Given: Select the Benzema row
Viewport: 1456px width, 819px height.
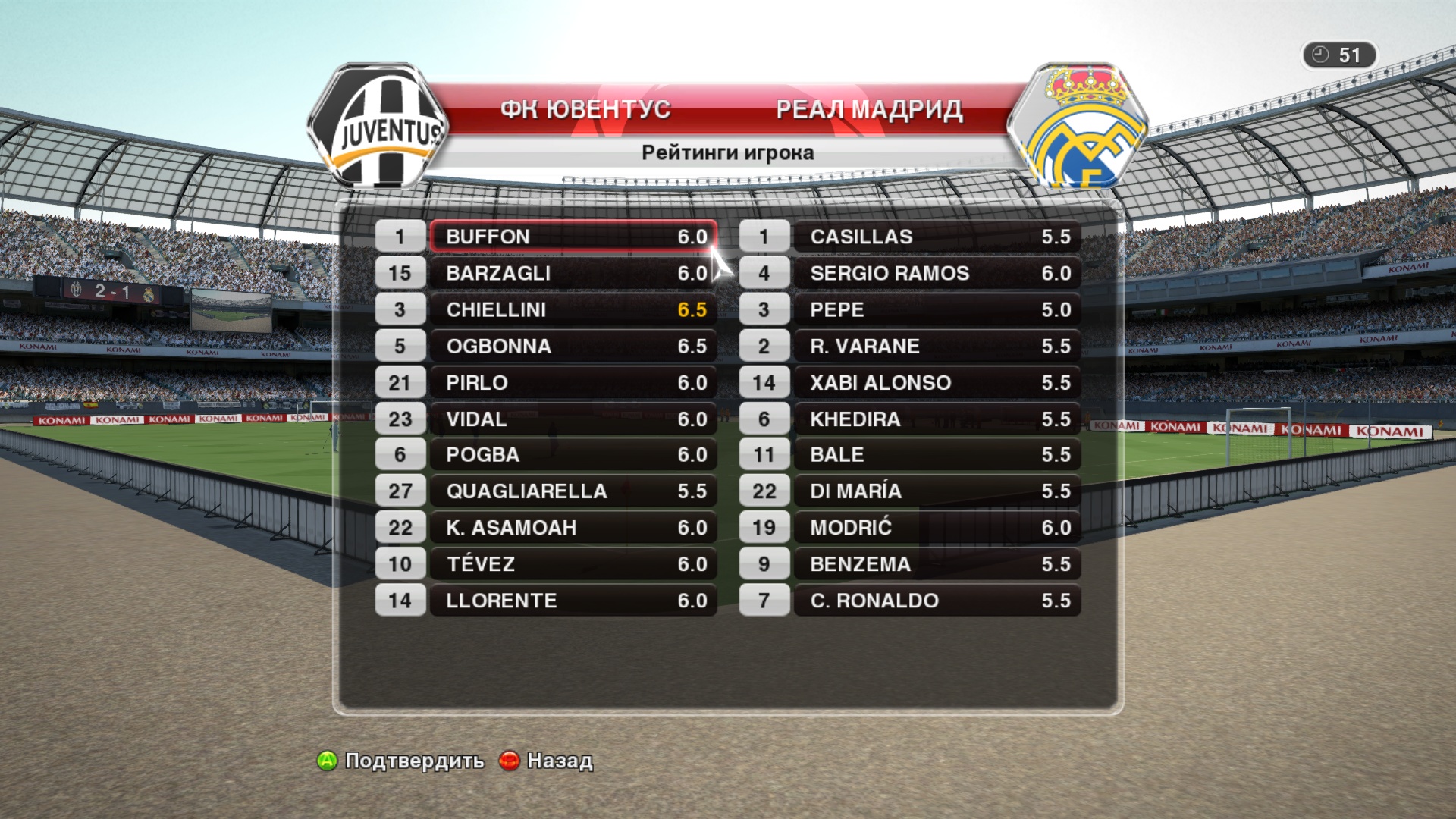Looking at the screenshot, I should 937,564.
